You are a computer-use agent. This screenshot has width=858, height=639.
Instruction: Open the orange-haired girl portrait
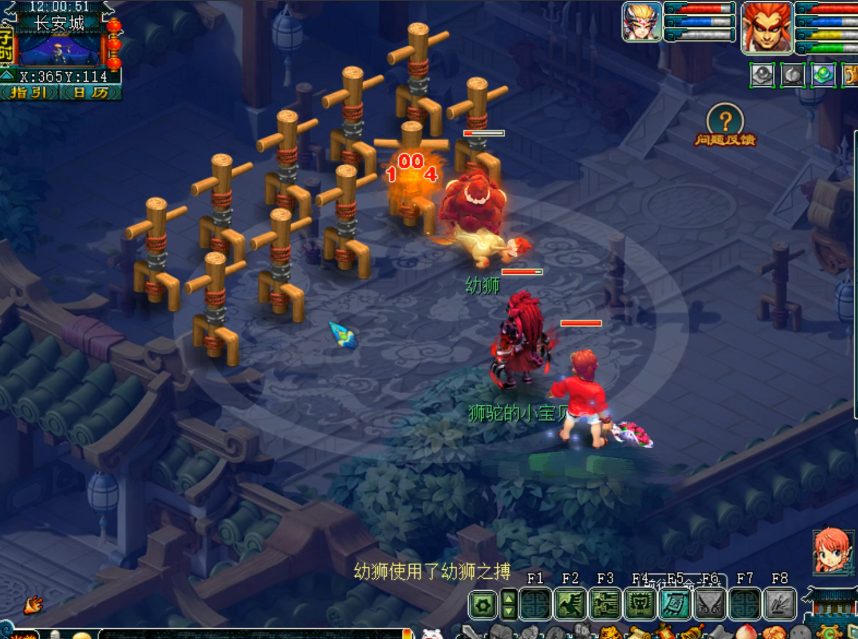pyautogui.click(x=831, y=552)
